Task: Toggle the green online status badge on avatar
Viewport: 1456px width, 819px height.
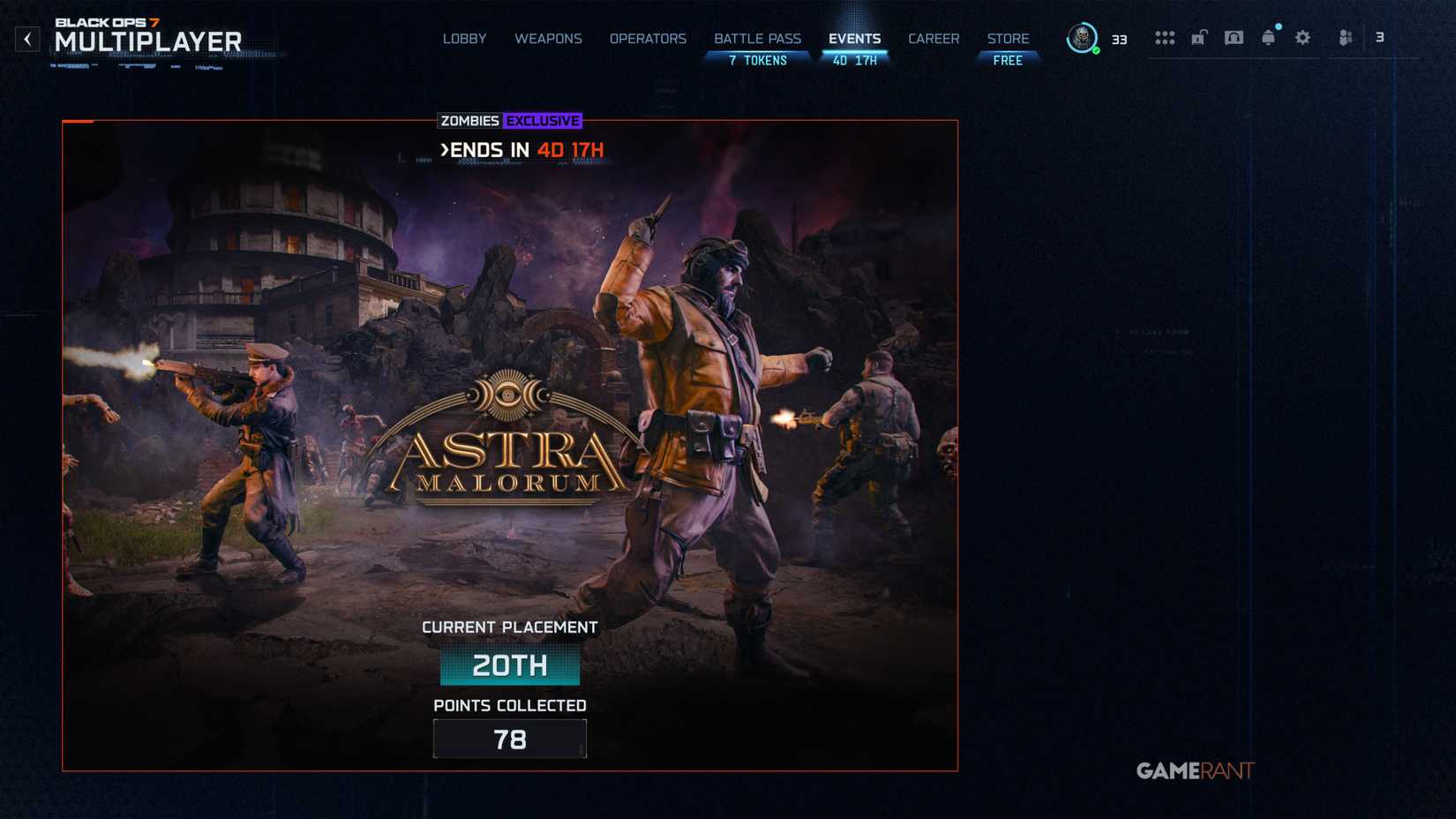Action: pos(1094,50)
